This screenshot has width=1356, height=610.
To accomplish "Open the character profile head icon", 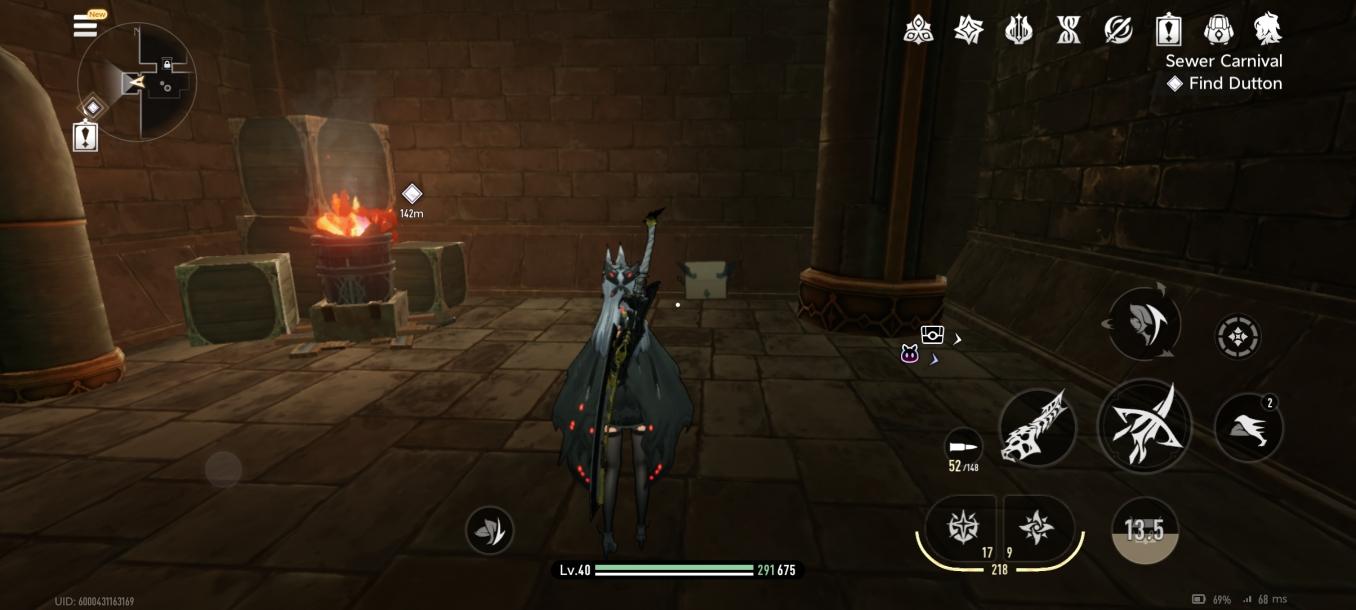I will (x=1268, y=30).
